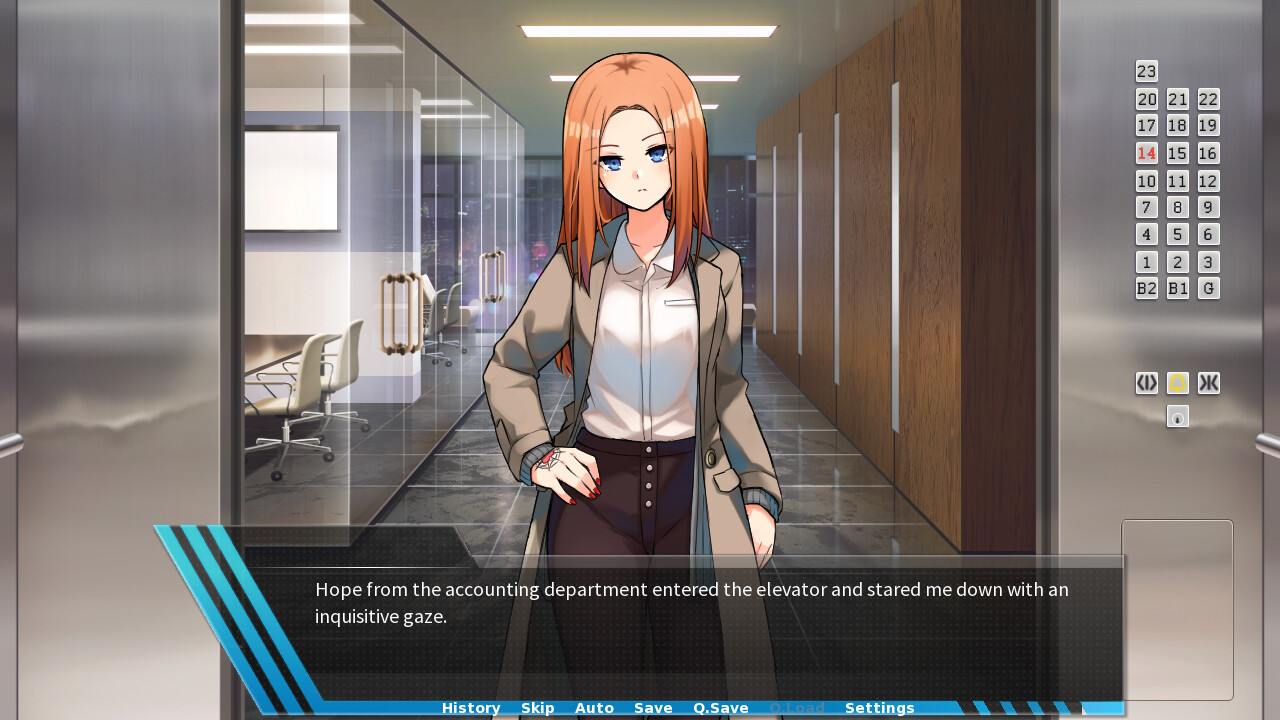Toggle Skip mode for dialogue
Image resolution: width=1280 pixels, height=720 pixels.
[538, 707]
